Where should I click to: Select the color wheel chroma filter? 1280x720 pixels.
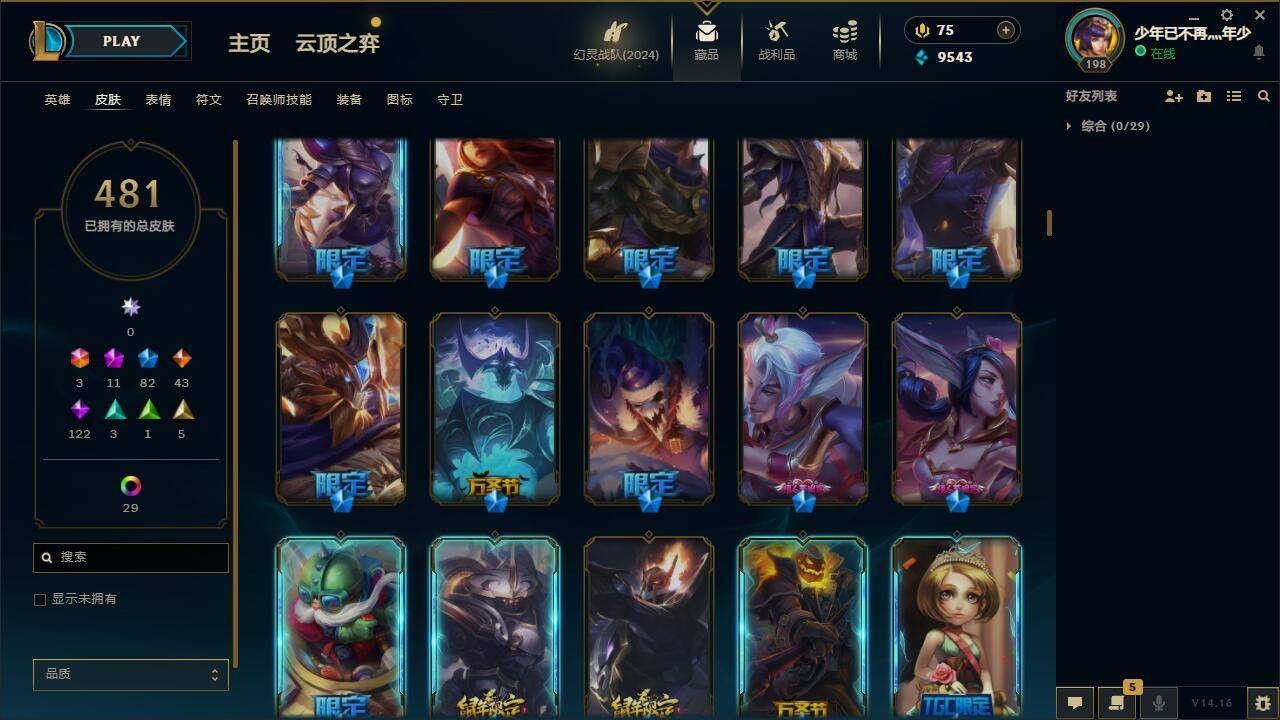pyautogui.click(x=130, y=487)
